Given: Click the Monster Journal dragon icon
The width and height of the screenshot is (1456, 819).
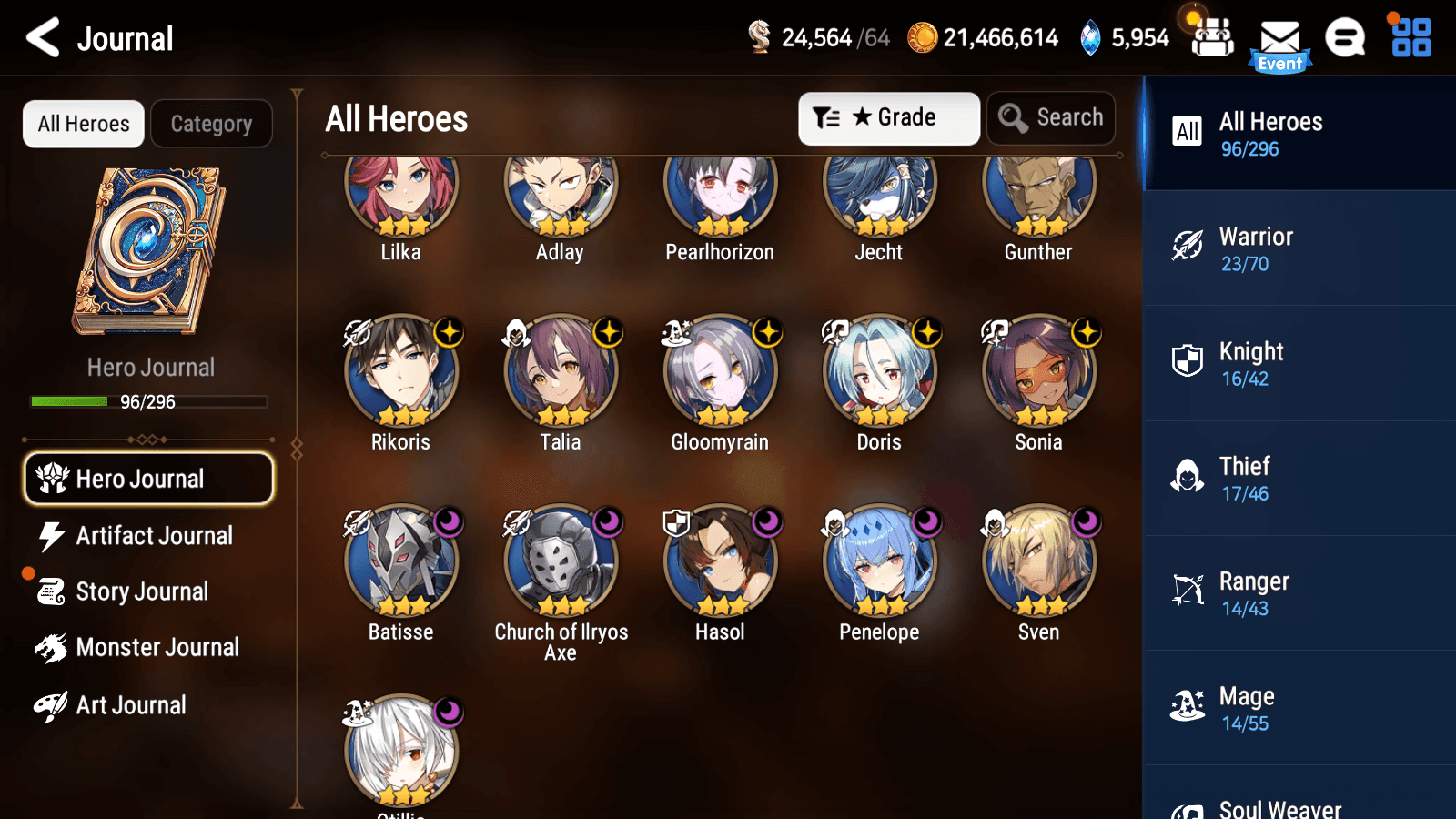Looking at the screenshot, I should [52, 647].
